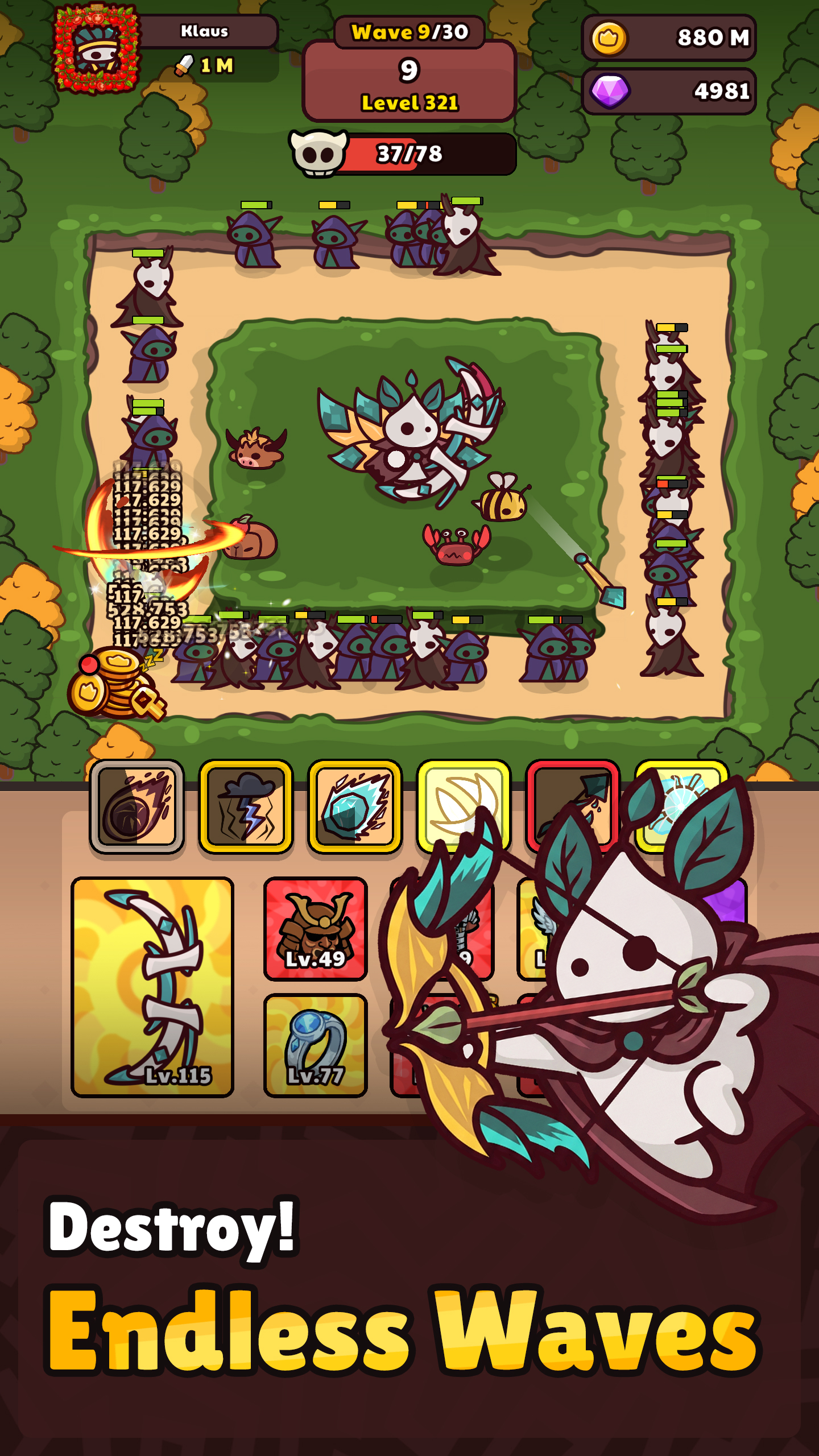Click the gold coin currency icon
The height and width of the screenshot is (1456, 819).
coord(610,37)
